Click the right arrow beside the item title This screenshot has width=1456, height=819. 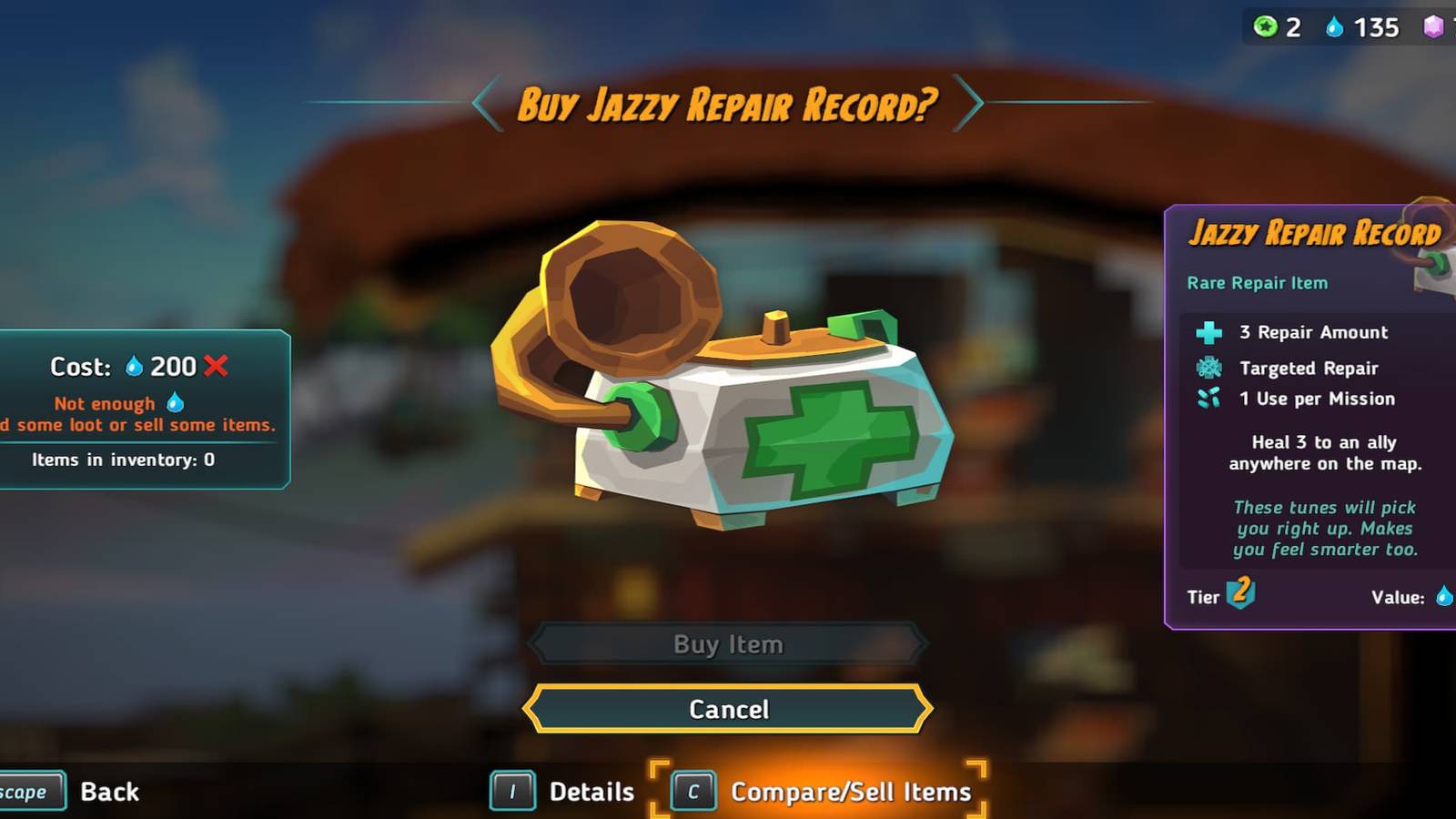[x=972, y=104]
